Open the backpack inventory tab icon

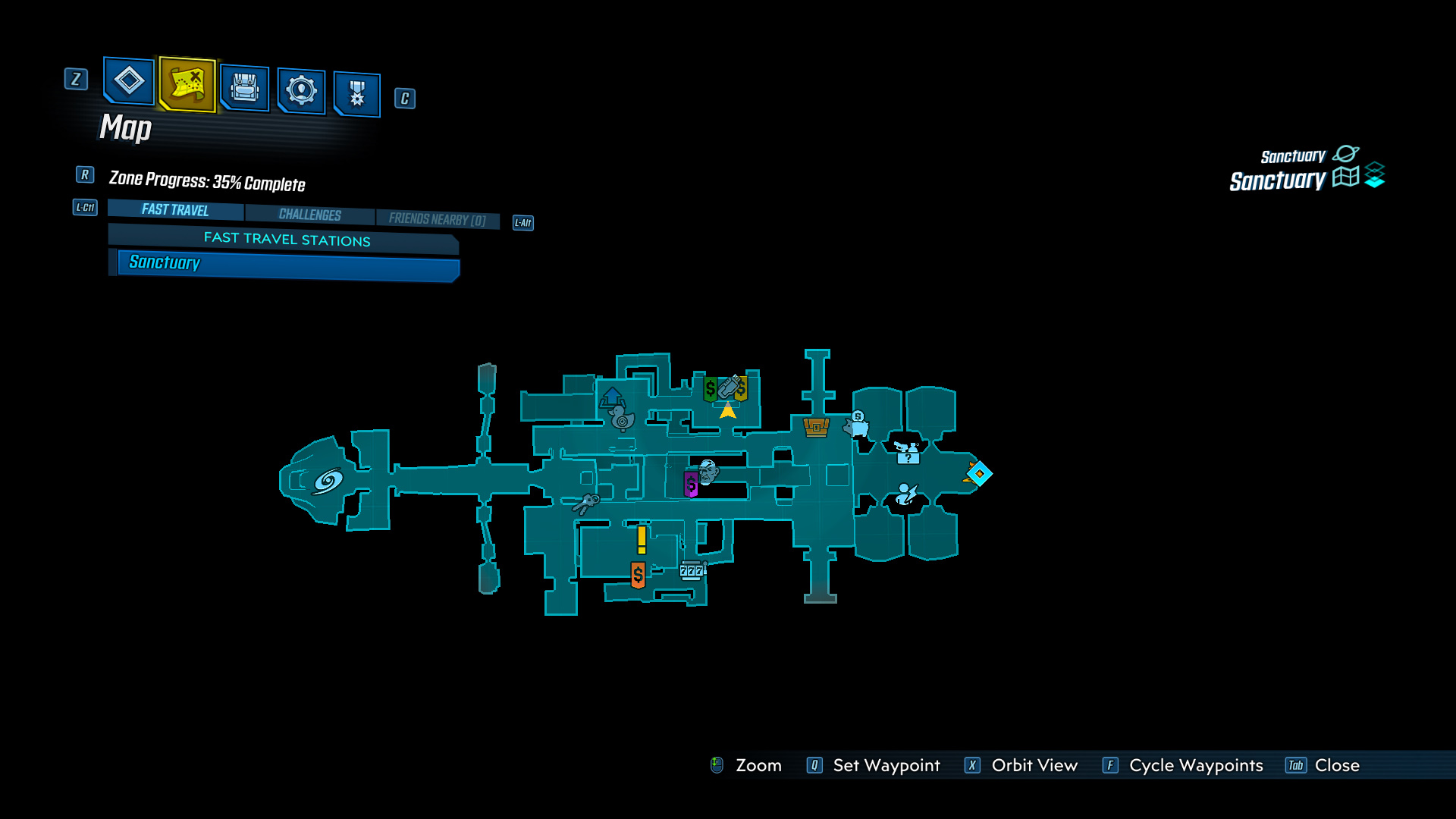click(244, 88)
